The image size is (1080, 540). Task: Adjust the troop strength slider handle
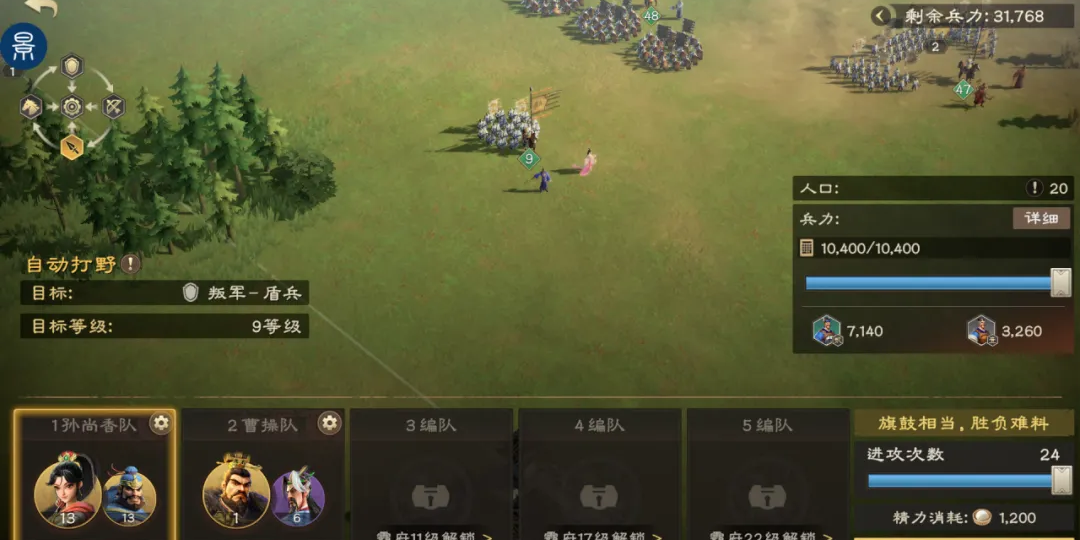tap(1060, 283)
